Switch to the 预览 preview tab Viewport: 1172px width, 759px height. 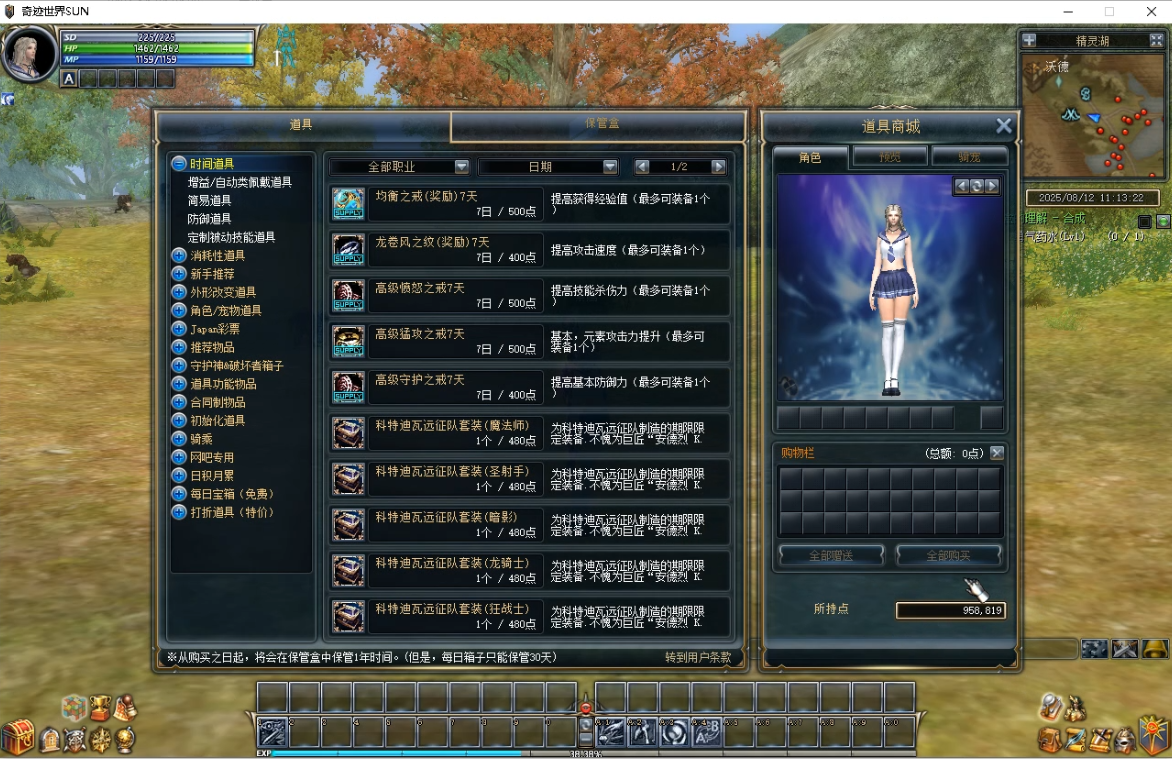tap(889, 157)
